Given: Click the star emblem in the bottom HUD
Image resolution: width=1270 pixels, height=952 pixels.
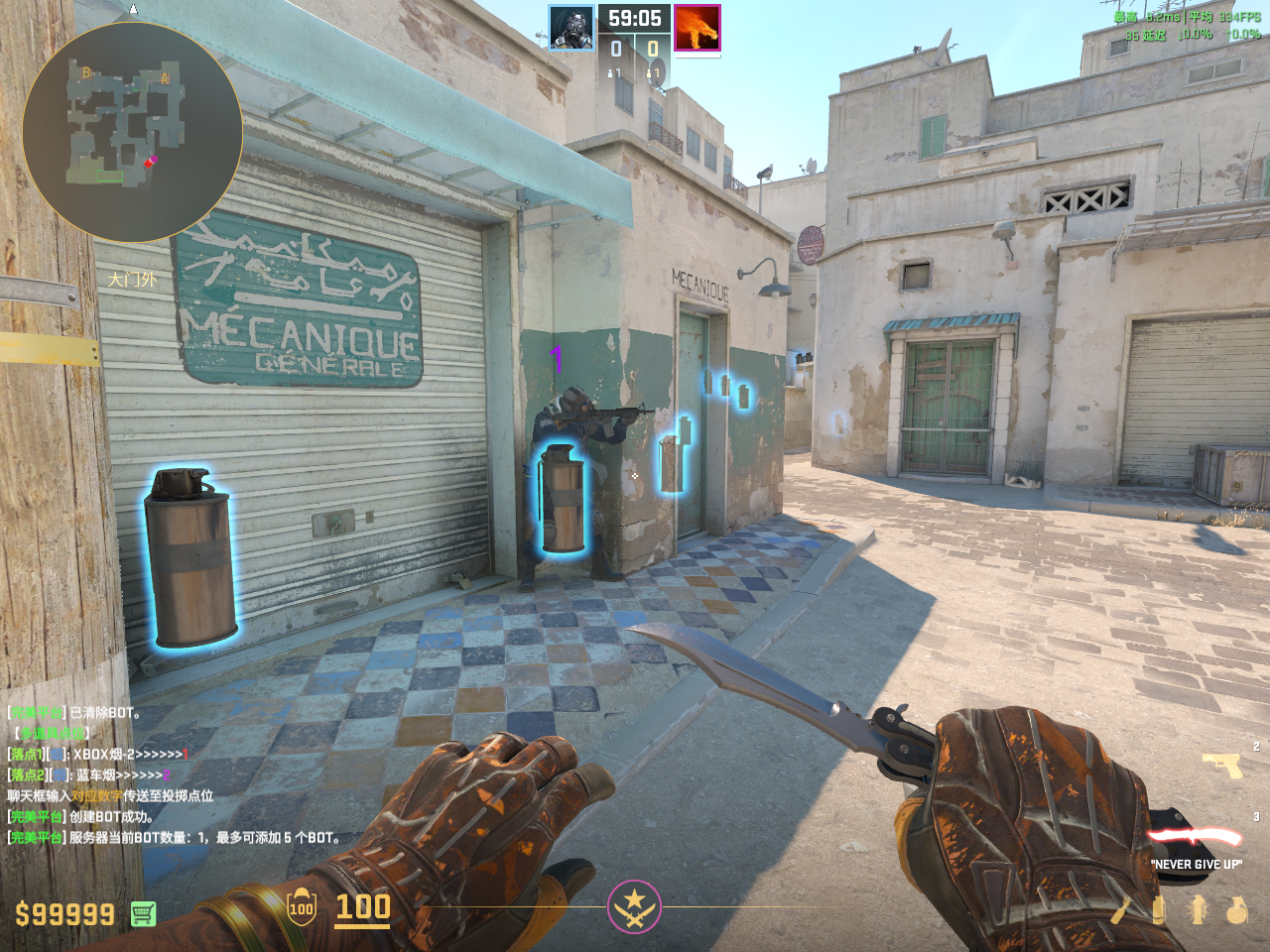Looking at the screenshot, I should point(634,906).
